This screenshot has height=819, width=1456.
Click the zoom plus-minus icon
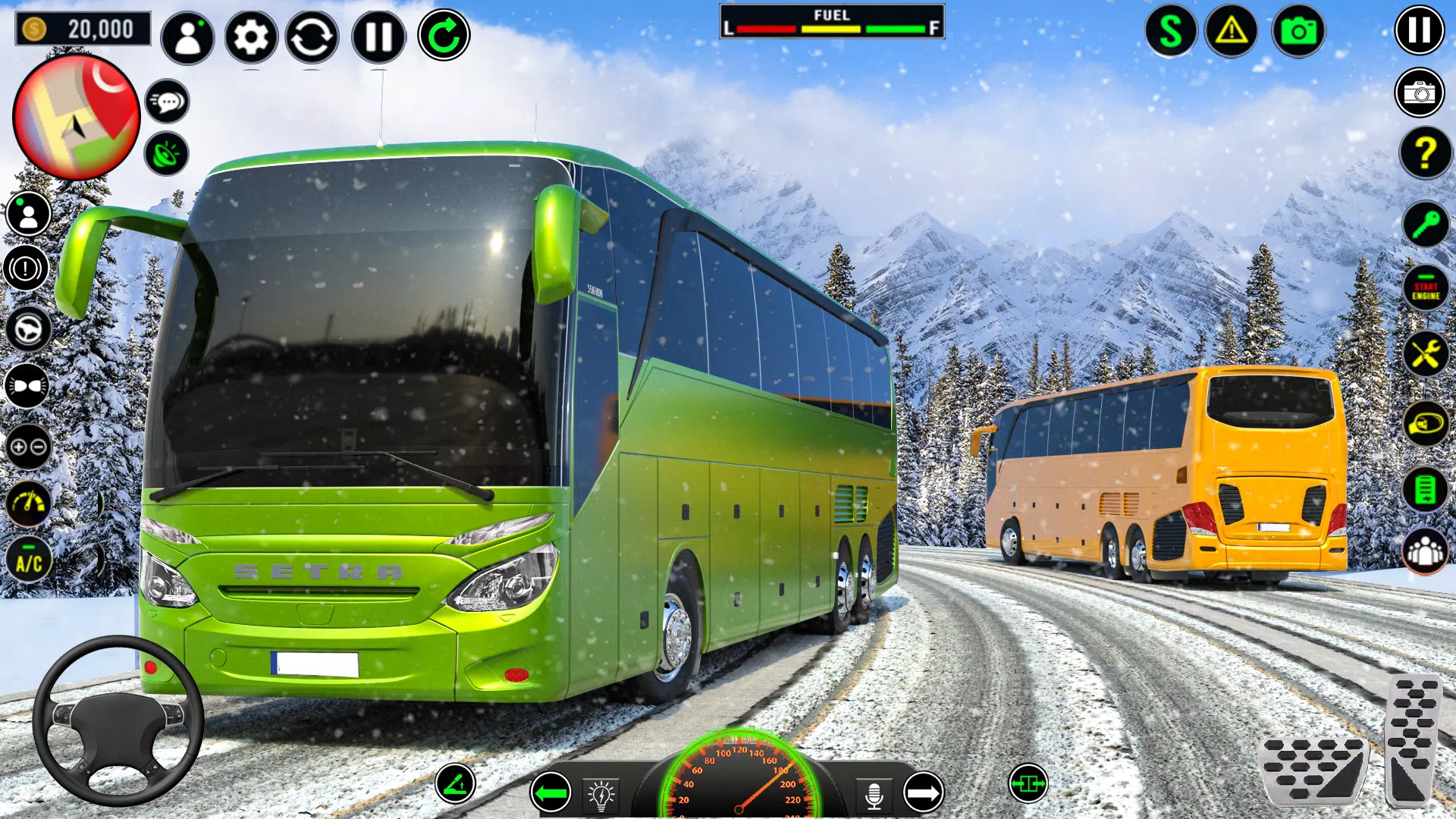(x=28, y=447)
